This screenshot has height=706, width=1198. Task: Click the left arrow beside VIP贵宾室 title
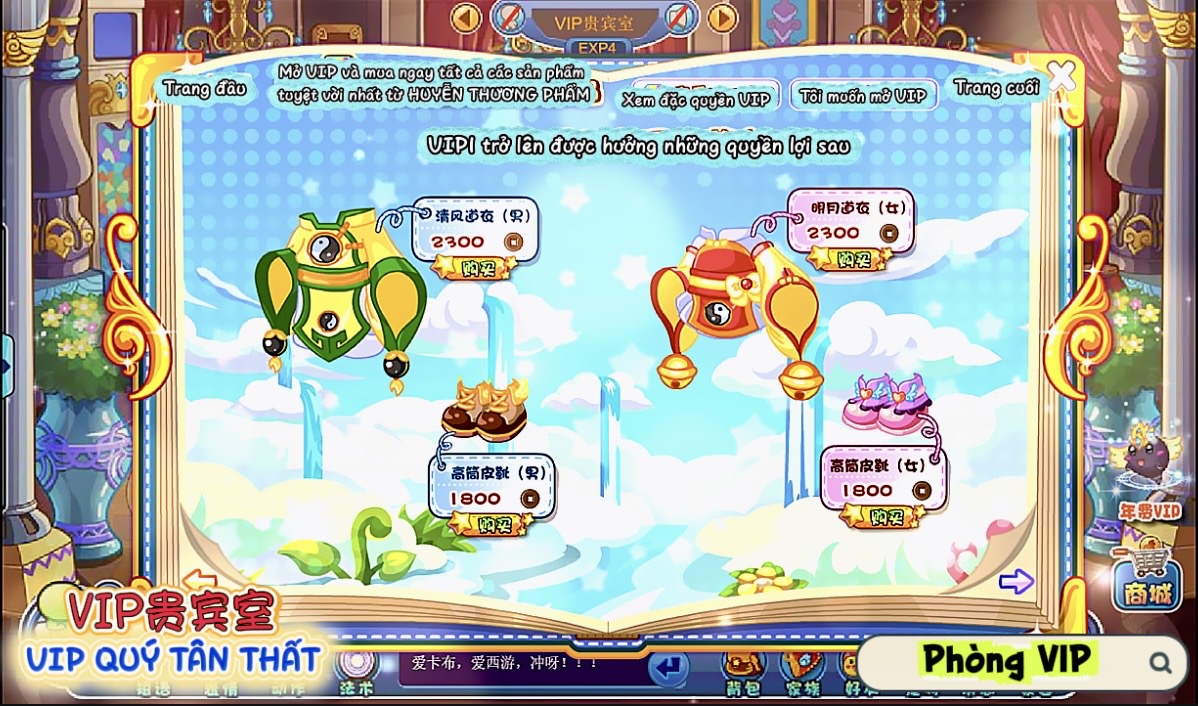pyautogui.click(x=466, y=17)
